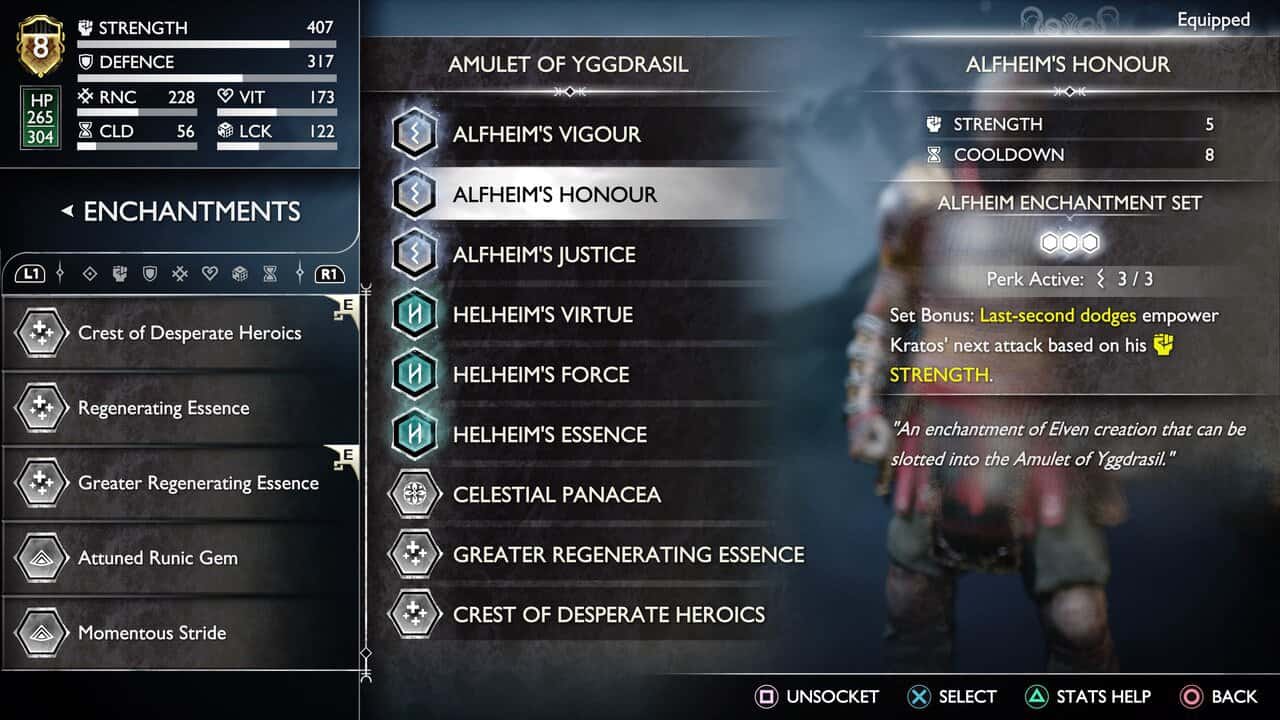Select Celestial Panacea in the amulet
Image resolution: width=1280 pixels, height=720 pixels.
pyautogui.click(x=556, y=494)
